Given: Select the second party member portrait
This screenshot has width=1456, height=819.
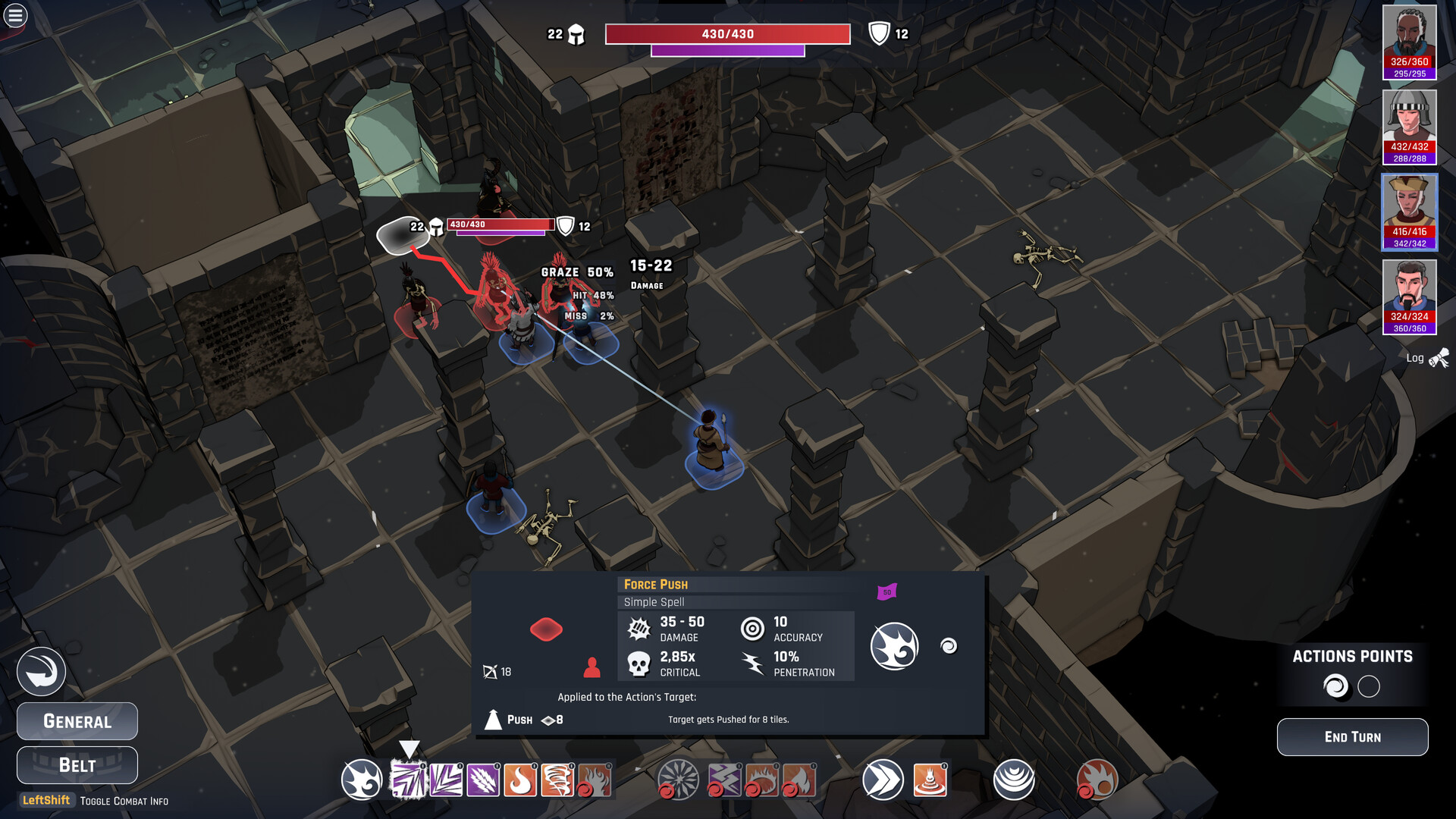Looking at the screenshot, I should [1410, 126].
